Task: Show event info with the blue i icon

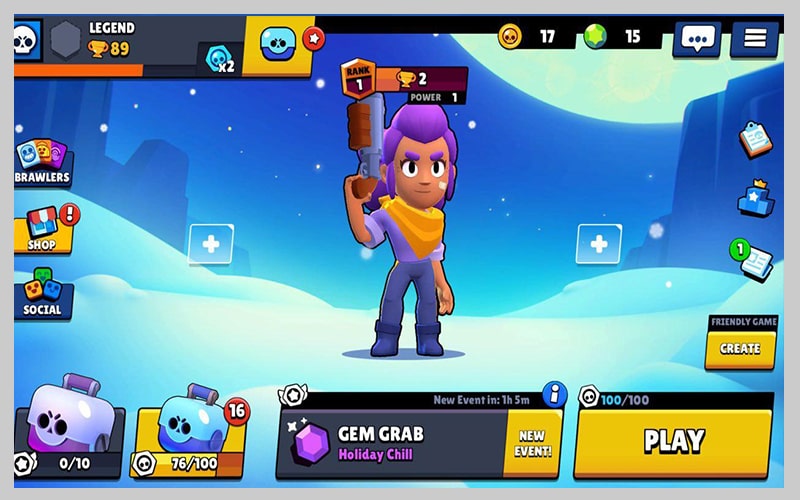Action: (554, 392)
